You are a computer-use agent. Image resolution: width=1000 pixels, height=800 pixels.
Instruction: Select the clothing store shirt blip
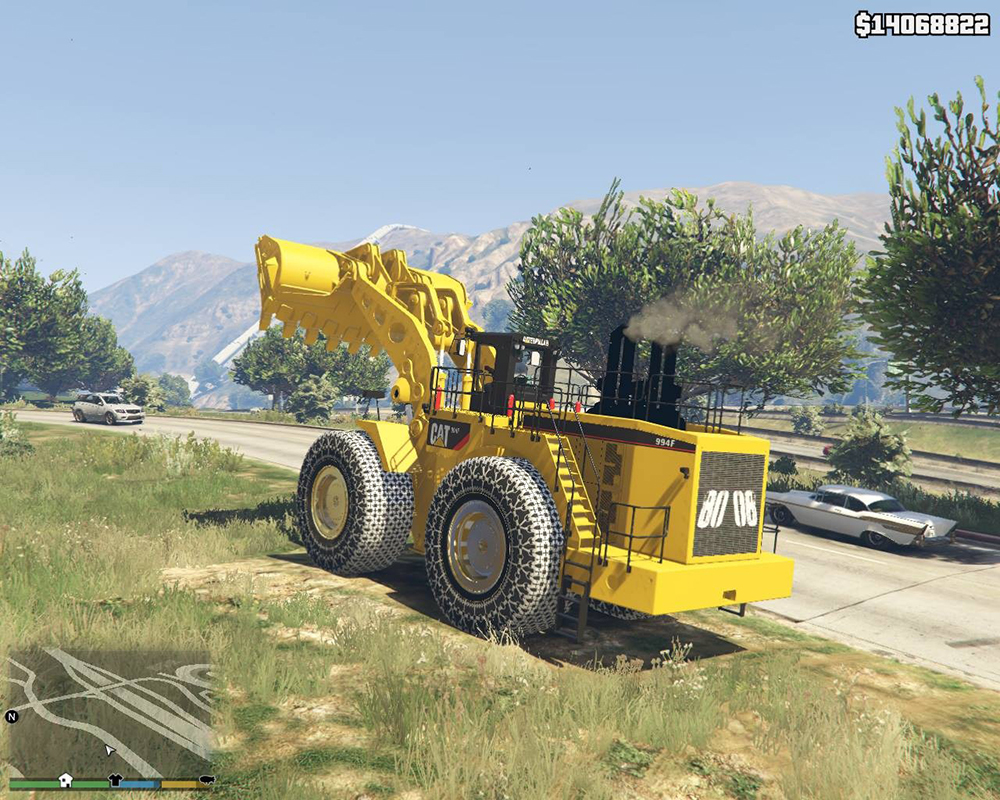point(115,780)
